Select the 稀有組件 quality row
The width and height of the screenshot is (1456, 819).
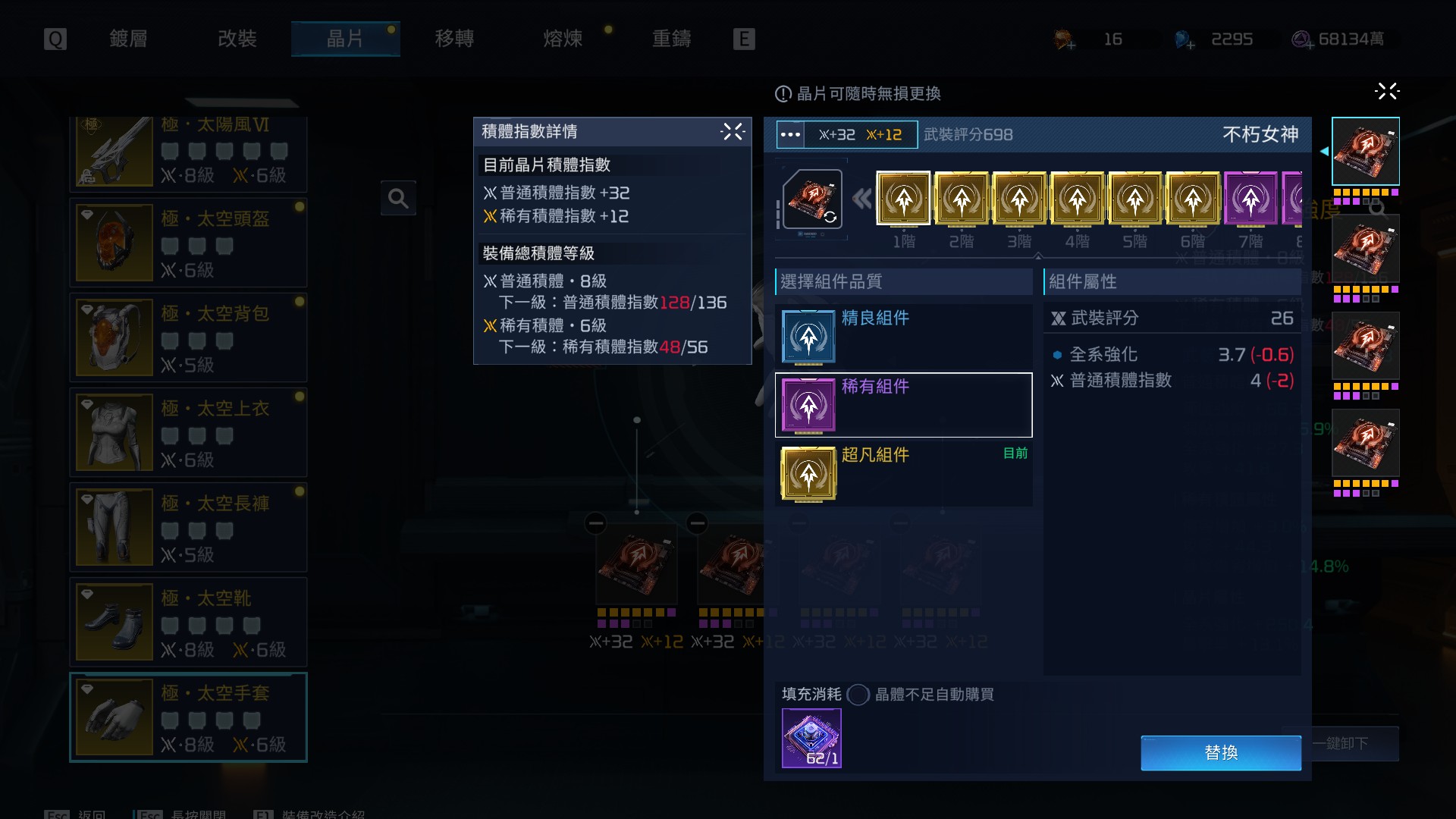pos(903,405)
